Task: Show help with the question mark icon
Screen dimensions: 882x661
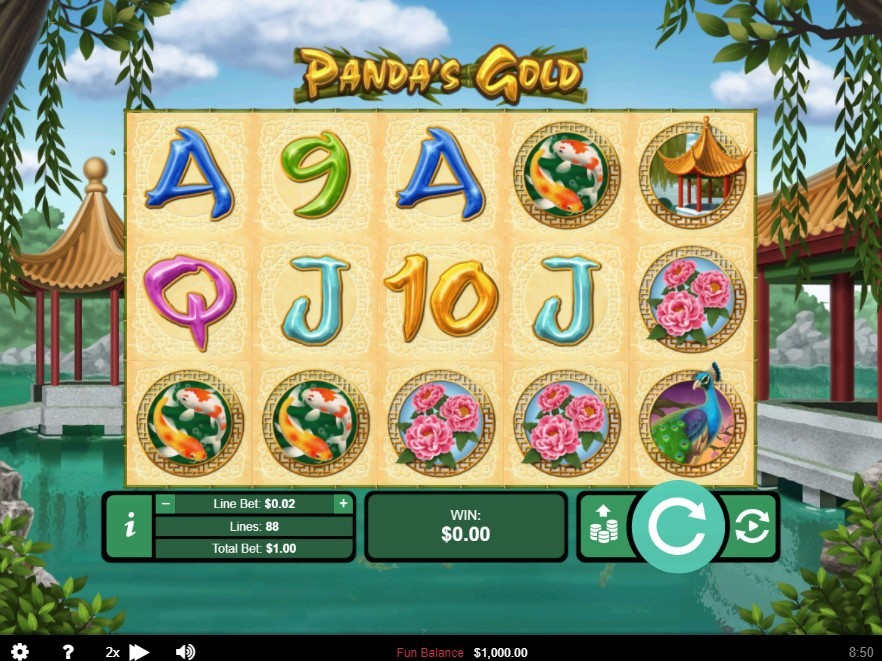Action: 68,652
